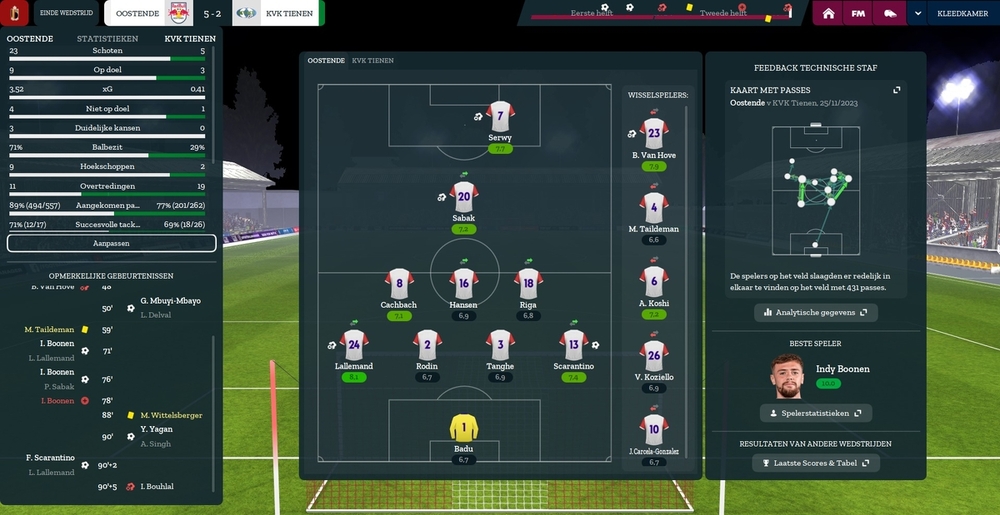Open Laatste Scores & Tabel

[816, 463]
